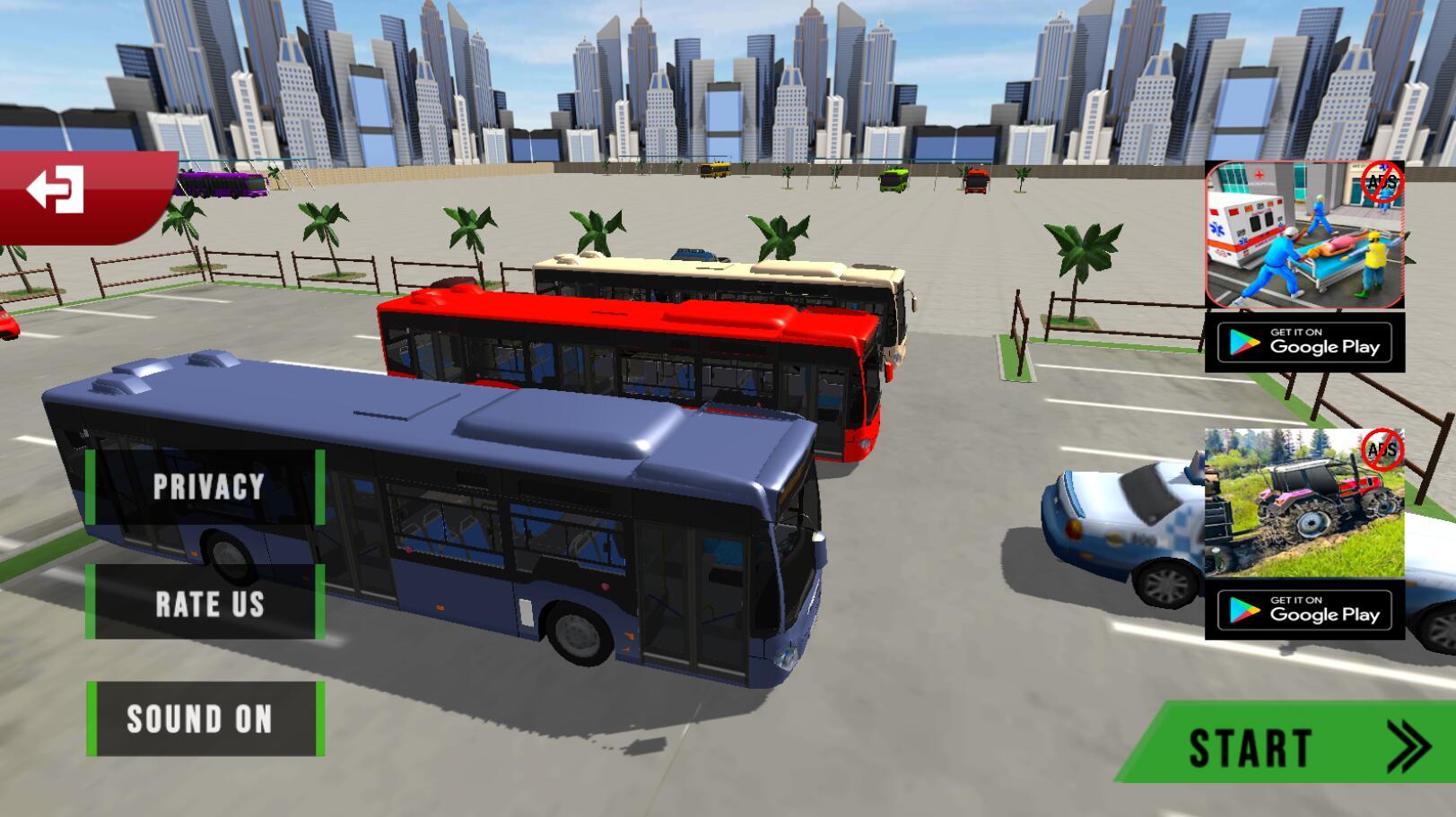This screenshot has width=1456, height=817.
Task: Disable ads via the tractor banner ADS symbol
Action: click(x=1382, y=450)
